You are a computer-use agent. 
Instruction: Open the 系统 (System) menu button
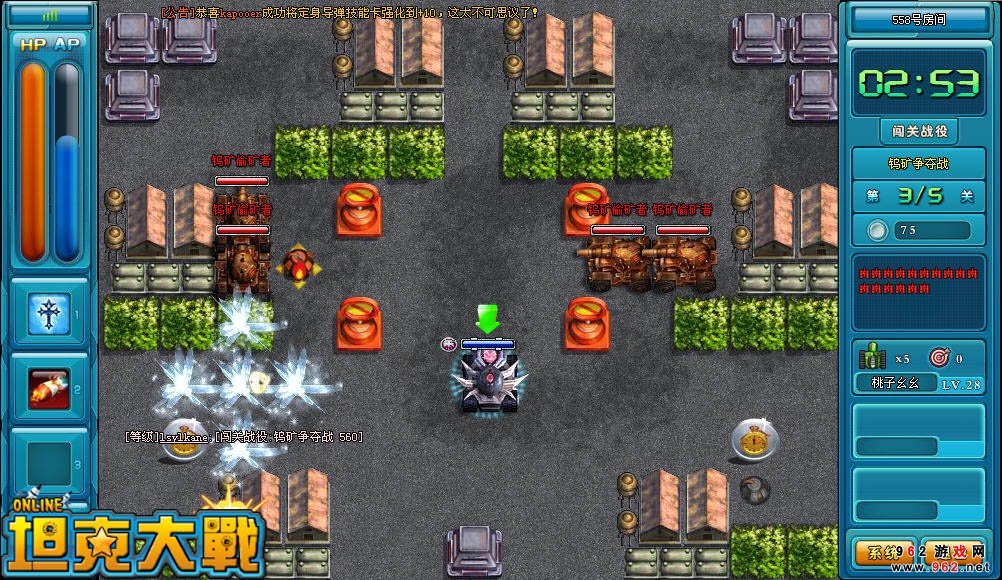pos(879,552)
